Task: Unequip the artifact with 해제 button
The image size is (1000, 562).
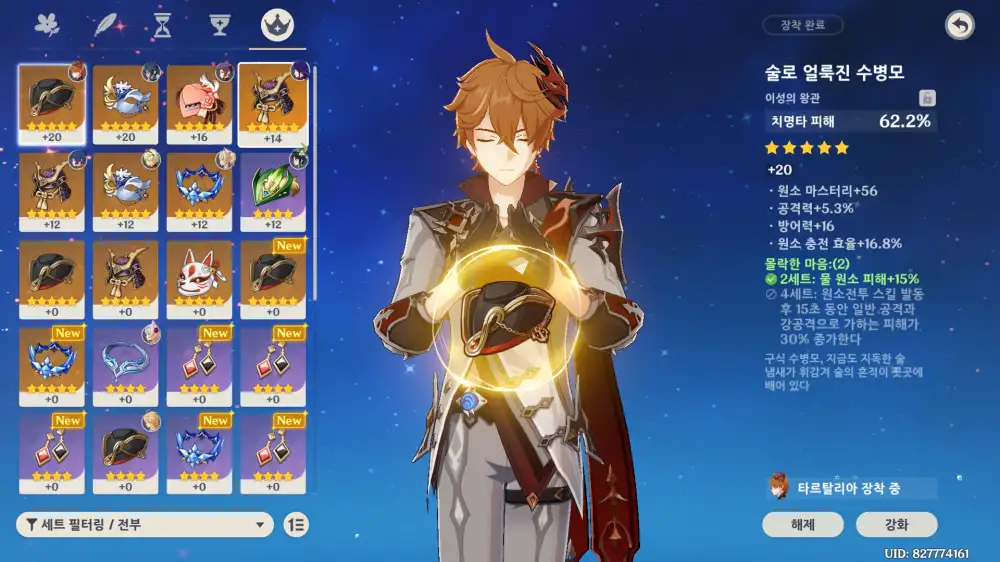Action: 802,524
